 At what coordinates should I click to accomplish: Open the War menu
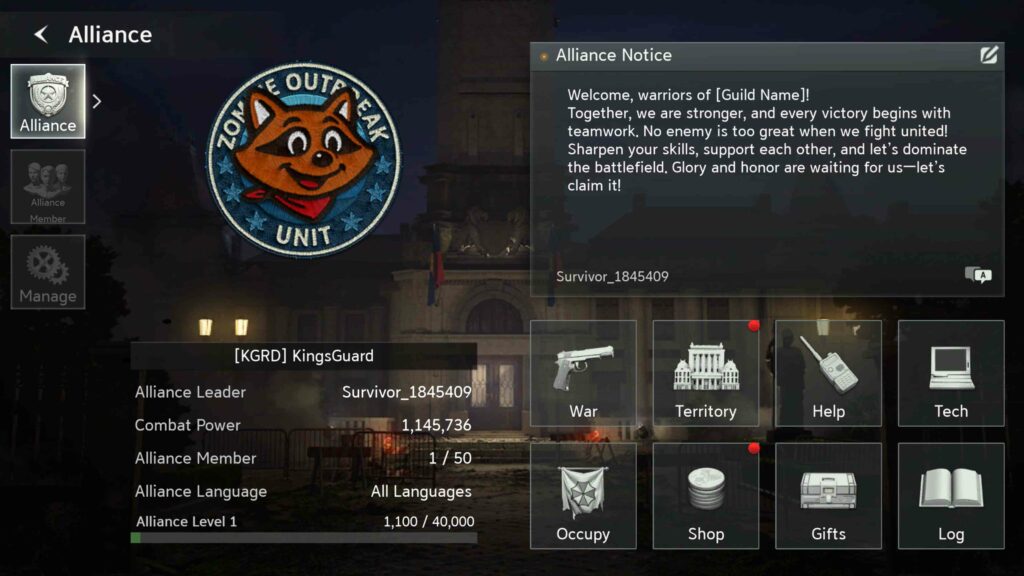click(x=583, y=373)
